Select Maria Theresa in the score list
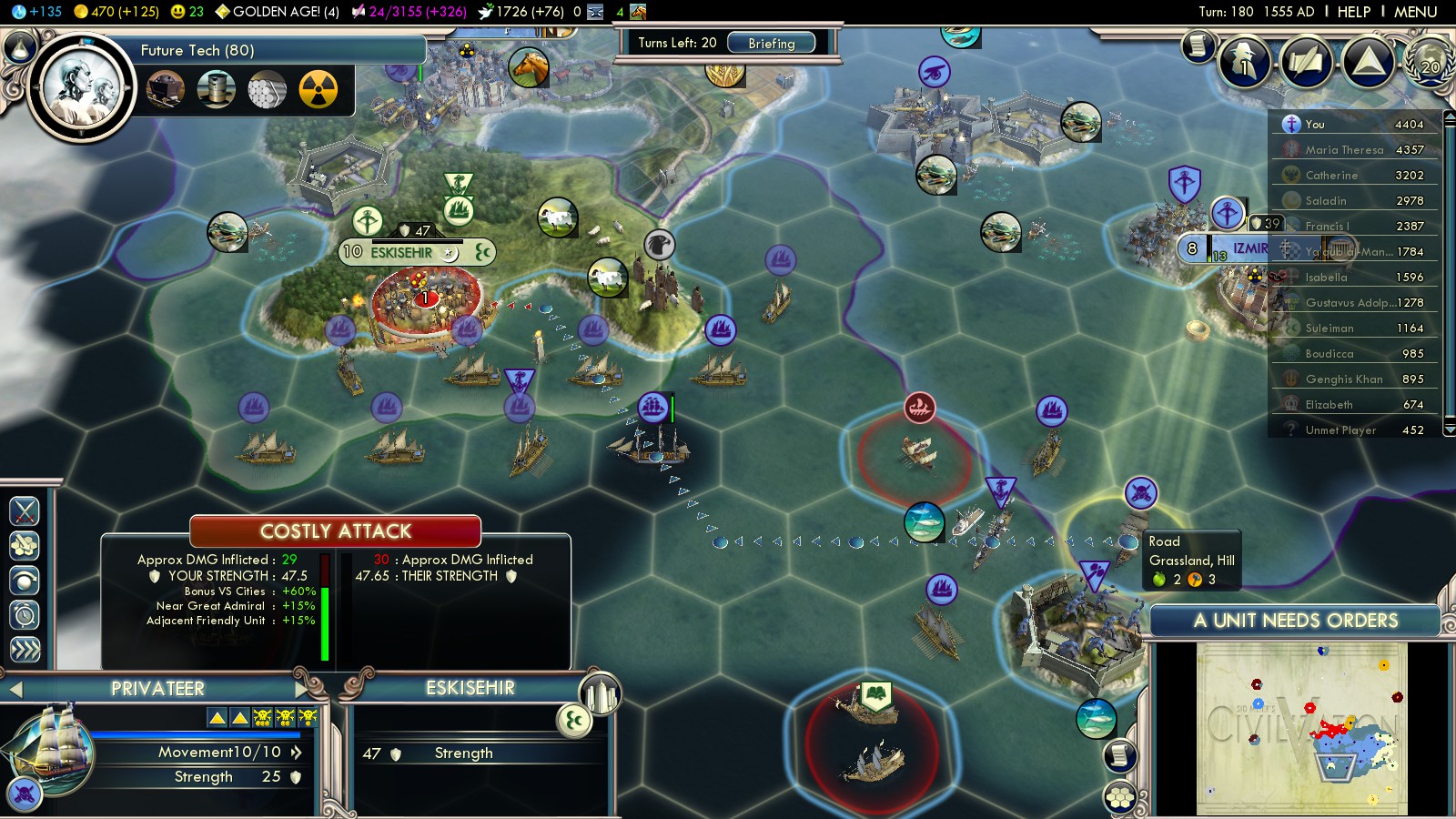This screenshot has height=819, width=1456. coord(1344,149)
